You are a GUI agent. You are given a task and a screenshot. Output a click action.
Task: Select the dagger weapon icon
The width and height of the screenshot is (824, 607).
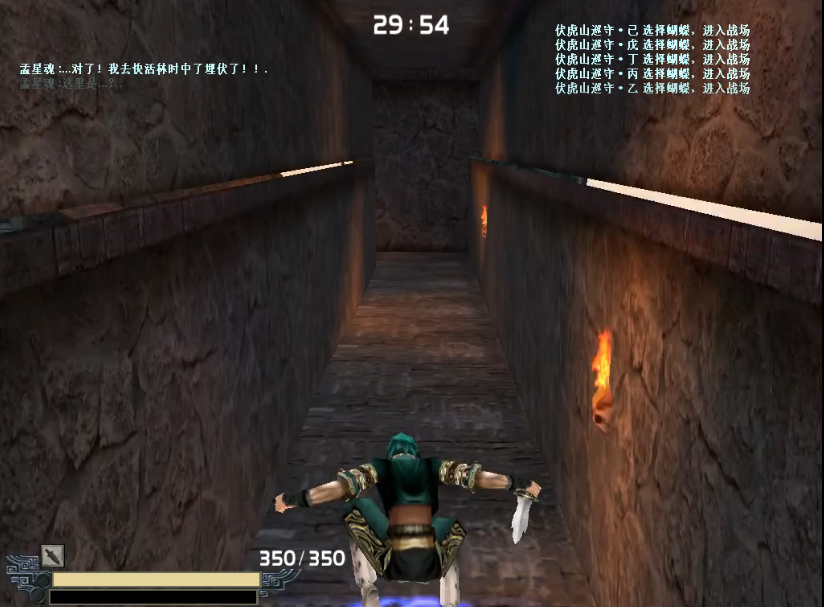click(52, 556)
